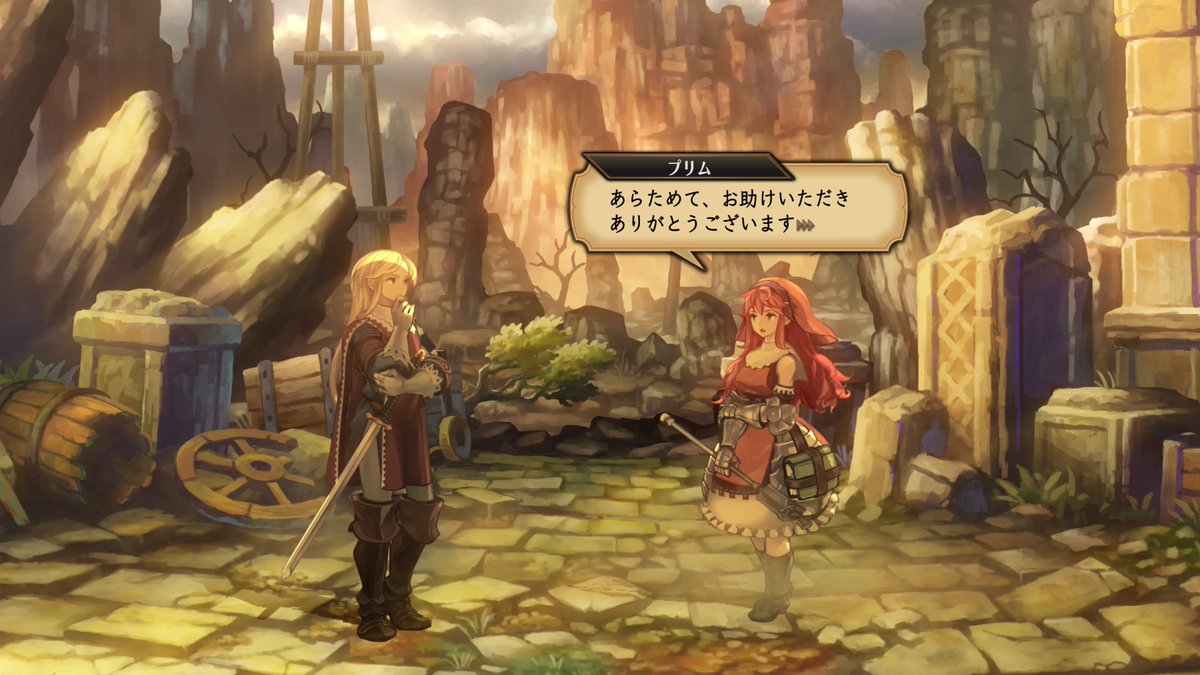
Task: Click the dialogue continue arrows after ありがとうございます
Action: pos(806,226)
